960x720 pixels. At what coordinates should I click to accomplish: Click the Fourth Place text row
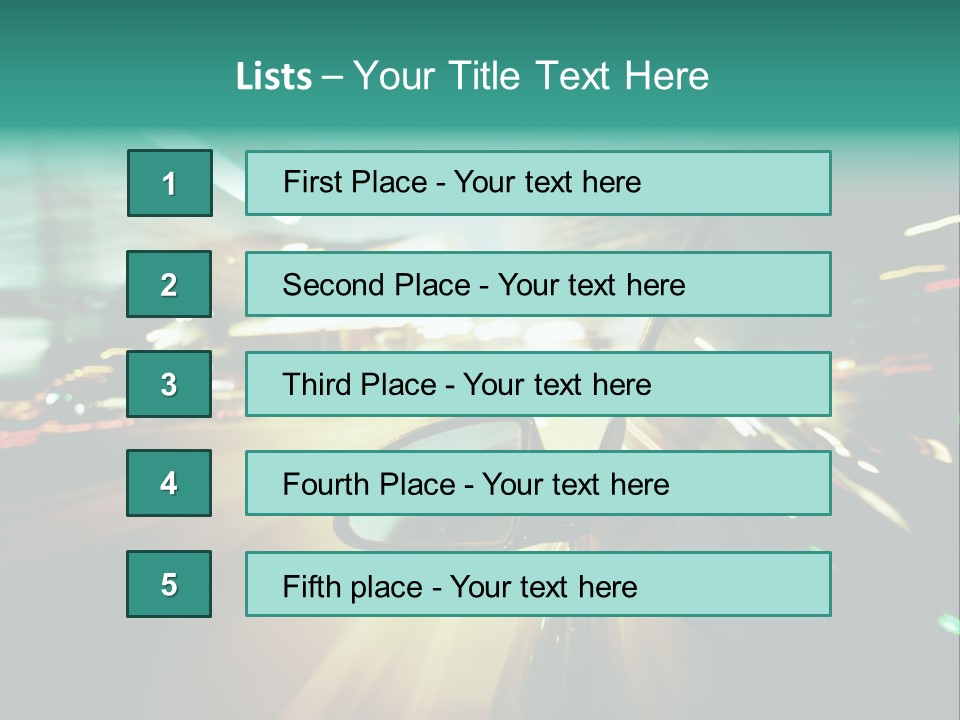pyautogui.click(x=538, y=484)
